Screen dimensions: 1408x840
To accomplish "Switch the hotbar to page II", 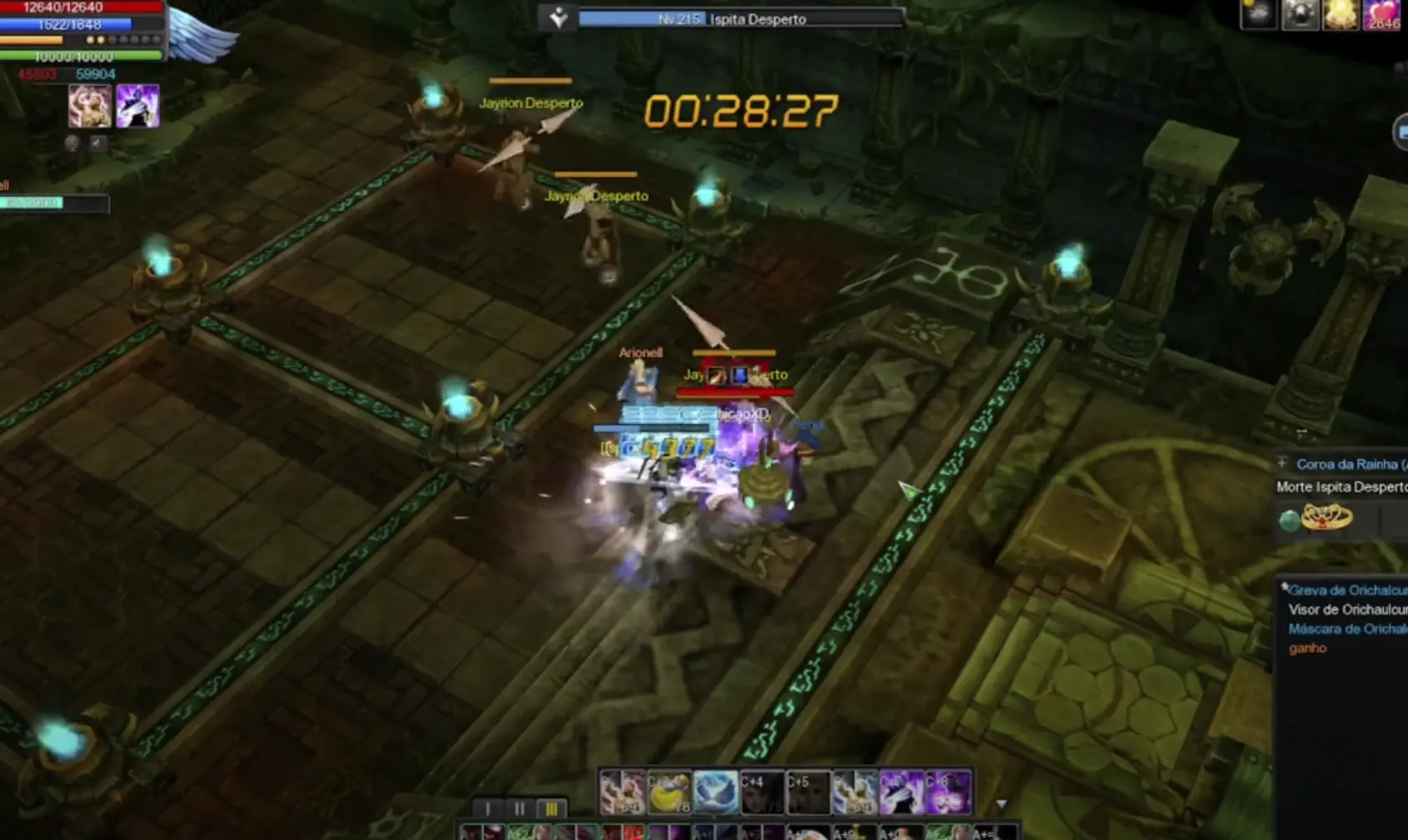I will tap(521, 808).
